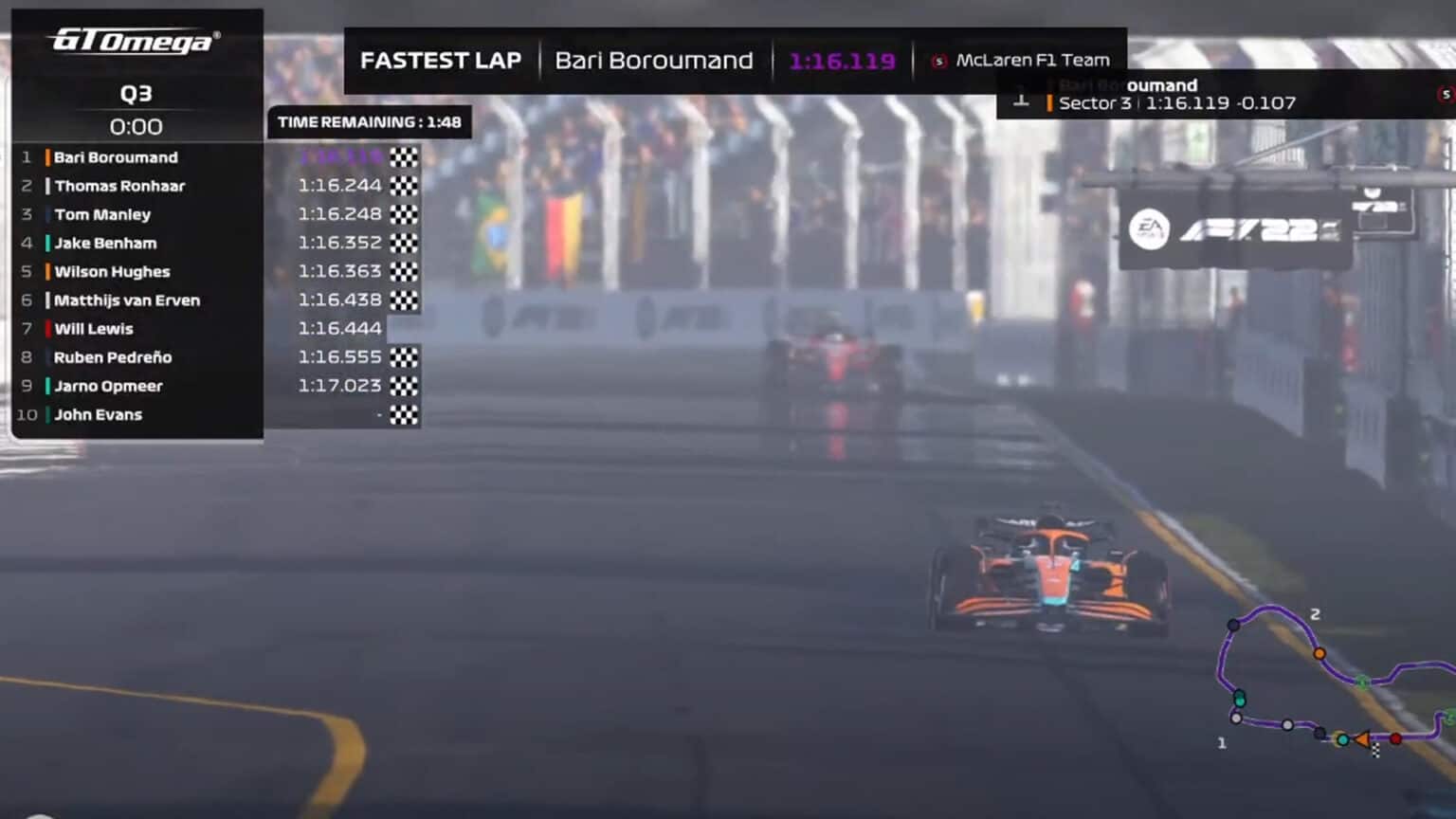Click the checkered finish flag marker on the minimap

[1375, 751]
